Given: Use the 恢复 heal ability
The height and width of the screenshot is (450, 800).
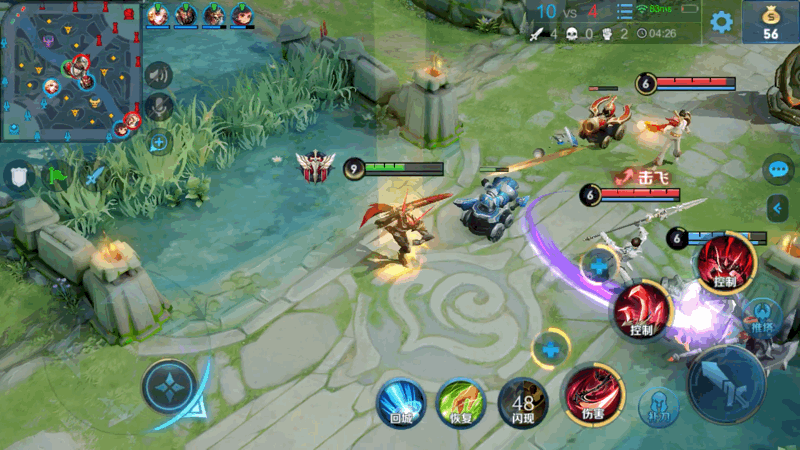Looking at the screenshot, I should (x=460, y=401).
